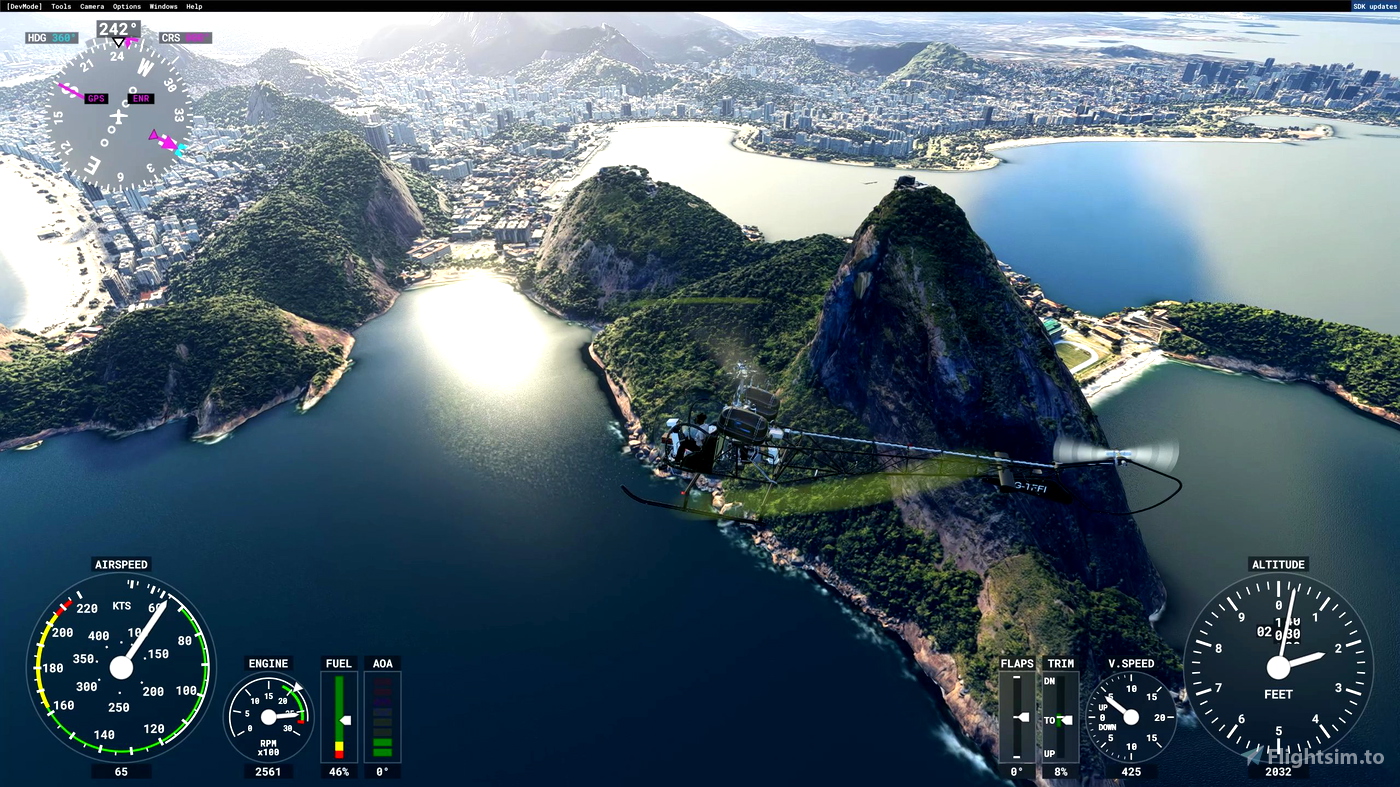
Task: Click the SDK updates button
Action: click(x=1374, y=5)
